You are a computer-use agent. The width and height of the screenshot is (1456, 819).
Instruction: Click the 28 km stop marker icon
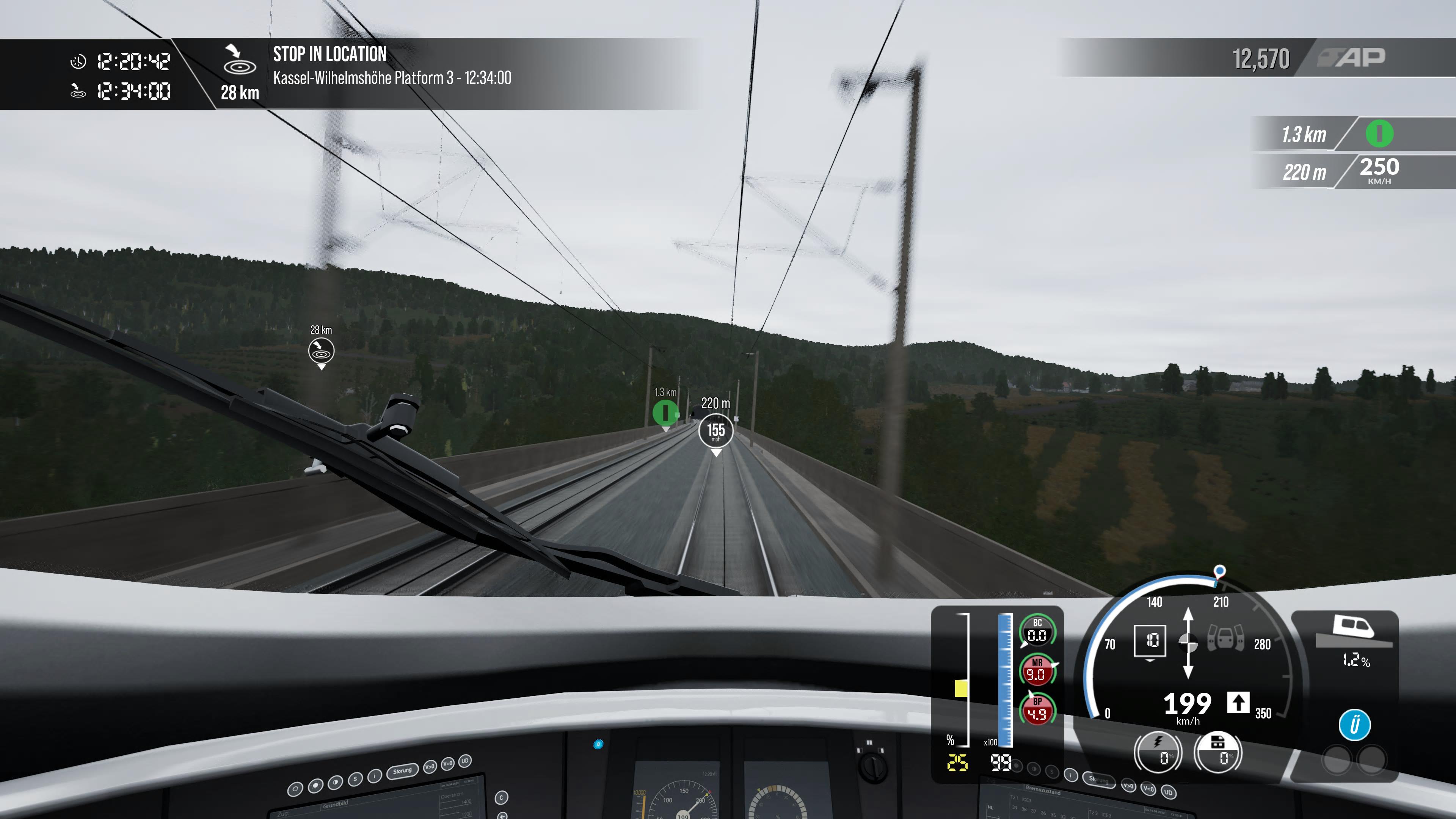pyautogui.click(x=321, y=351)
